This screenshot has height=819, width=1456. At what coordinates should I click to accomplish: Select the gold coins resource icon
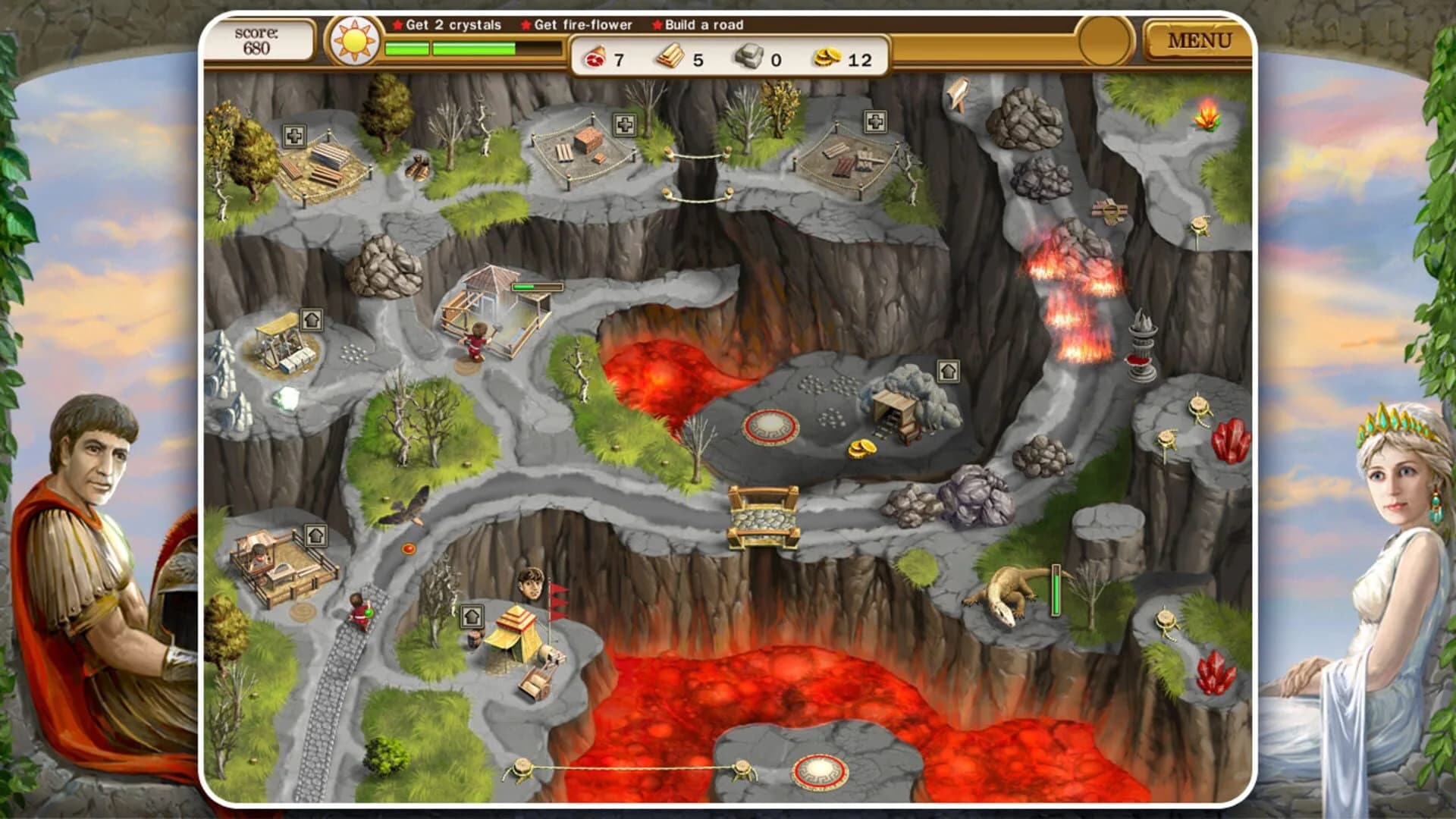pyautogui.click(x=827, y=55)
